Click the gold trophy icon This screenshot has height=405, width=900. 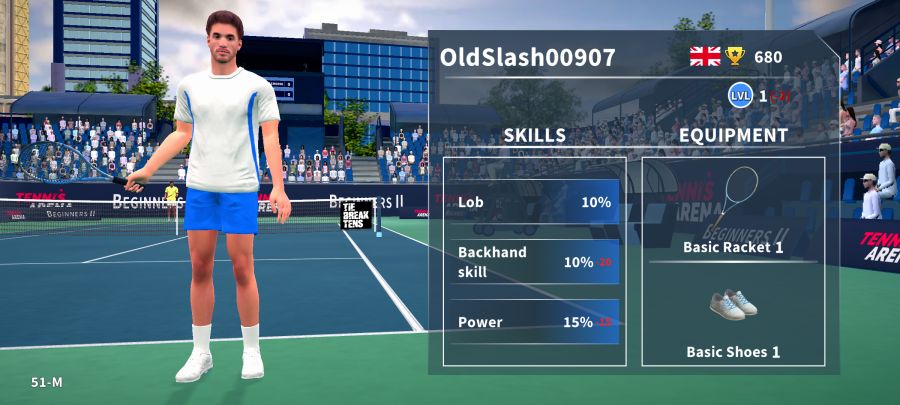coord(735,57)
